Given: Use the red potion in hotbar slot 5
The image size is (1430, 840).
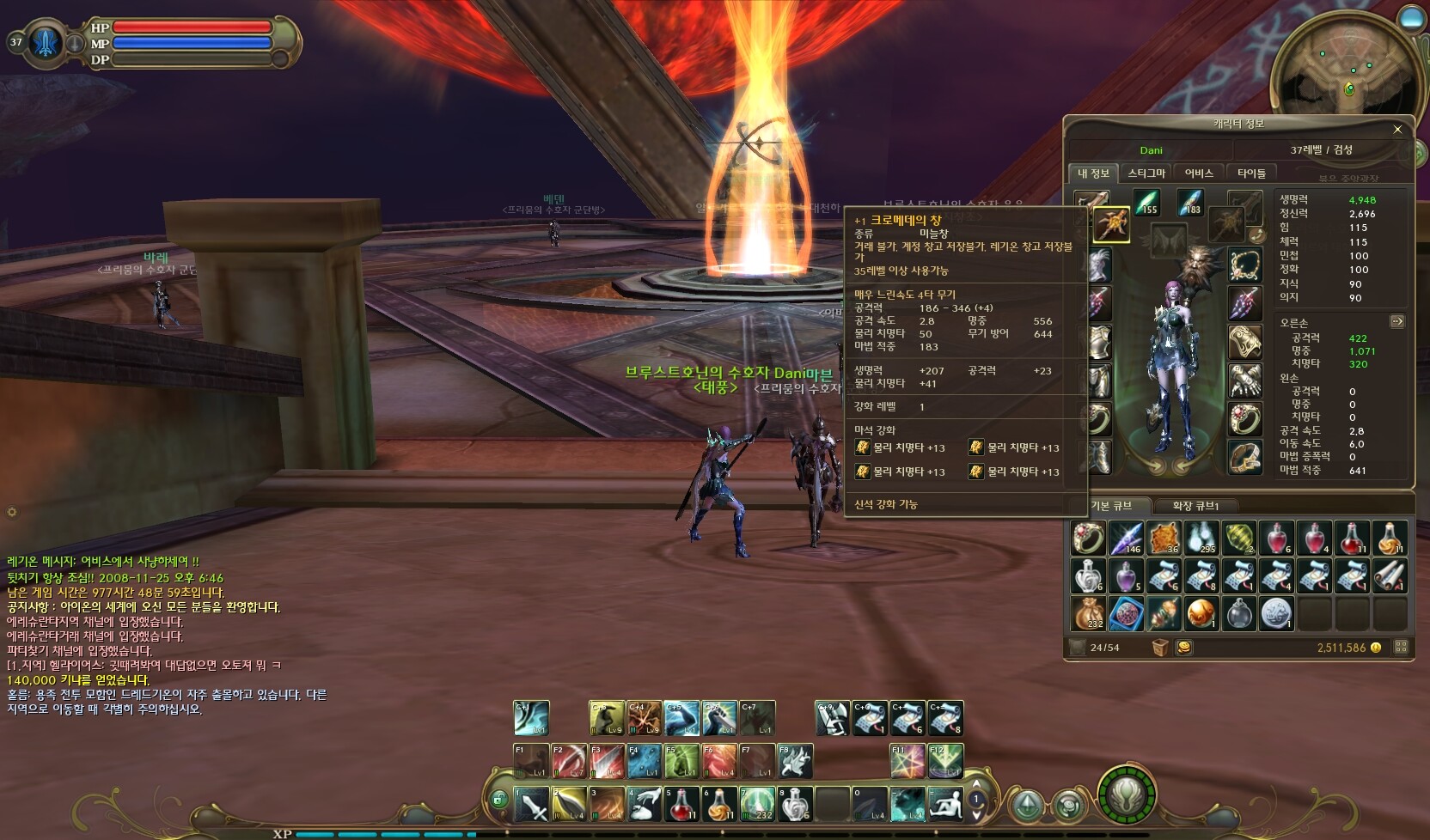Looking at the screenshot, I should coord(681,805).
